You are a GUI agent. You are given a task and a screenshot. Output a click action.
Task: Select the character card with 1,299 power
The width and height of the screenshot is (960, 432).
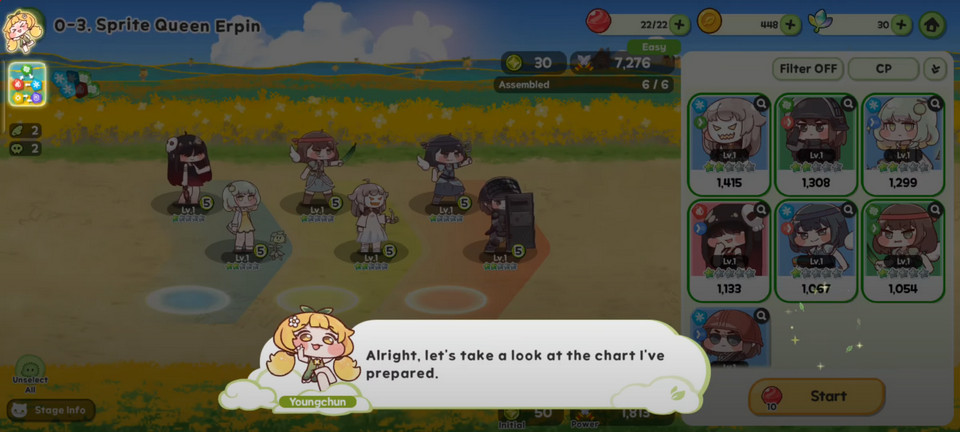click(x=903, y=143)
